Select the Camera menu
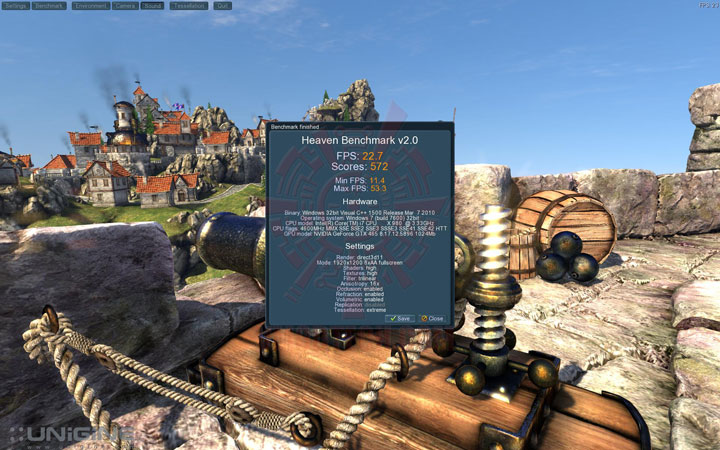 pos(125,6)
